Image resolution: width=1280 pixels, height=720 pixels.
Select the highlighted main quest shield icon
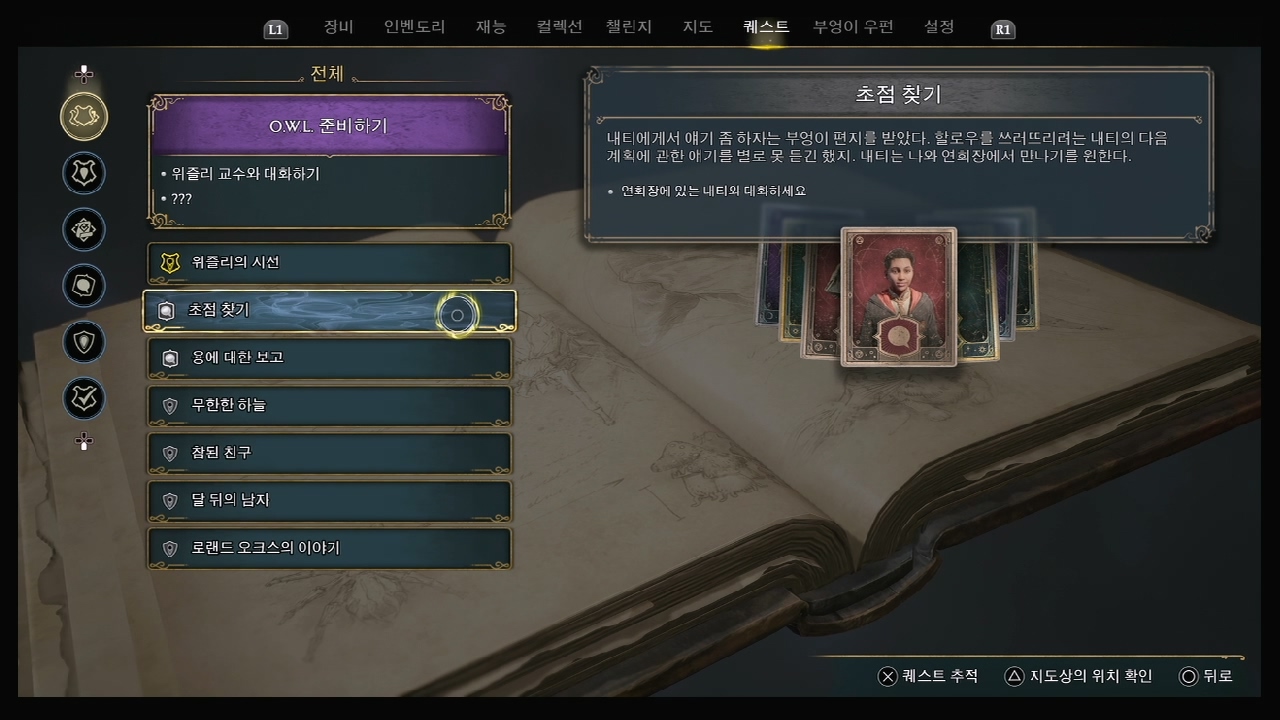click(x=84, y=117)
